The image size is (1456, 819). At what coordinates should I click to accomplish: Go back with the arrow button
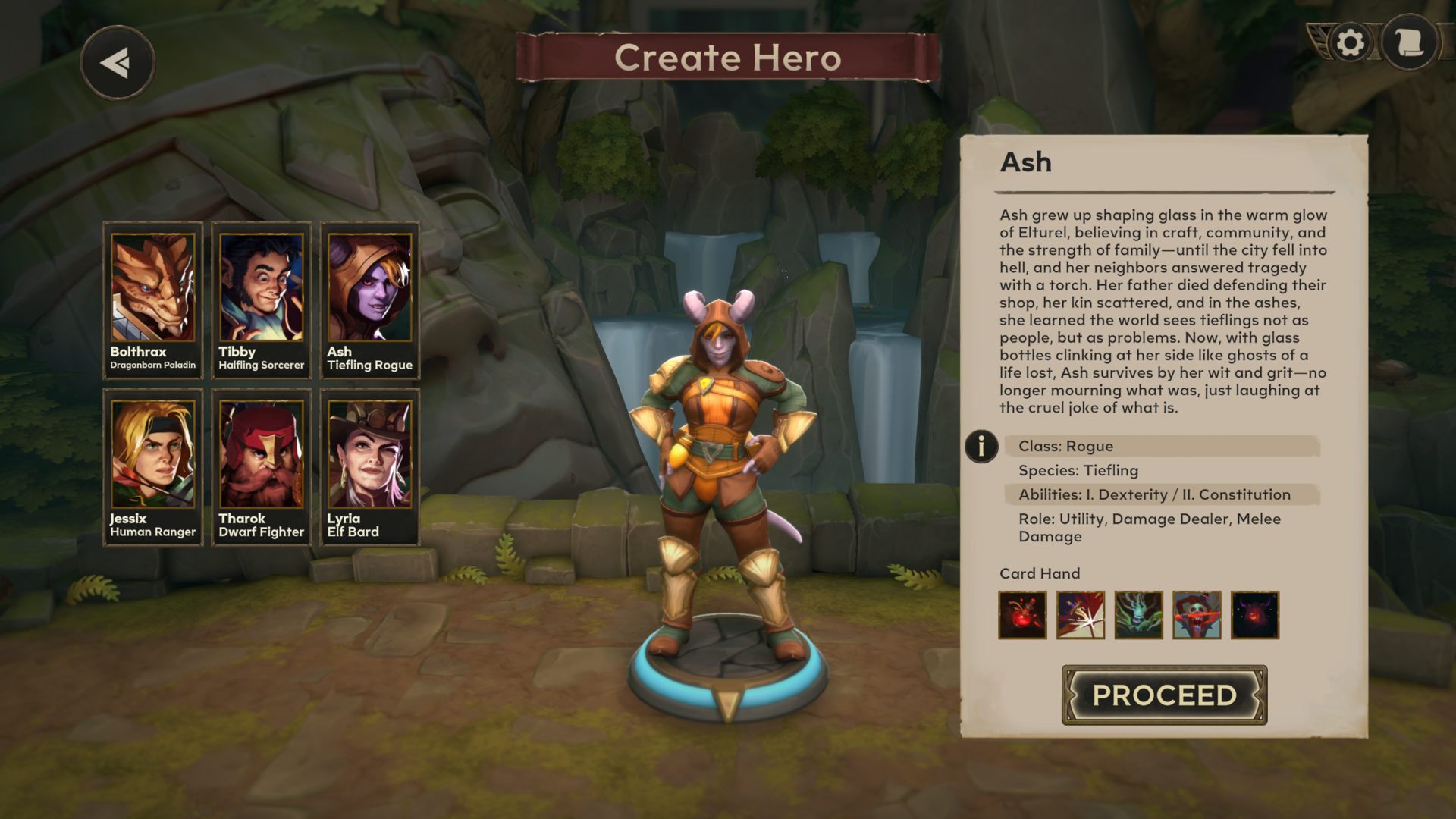(118, 63)
